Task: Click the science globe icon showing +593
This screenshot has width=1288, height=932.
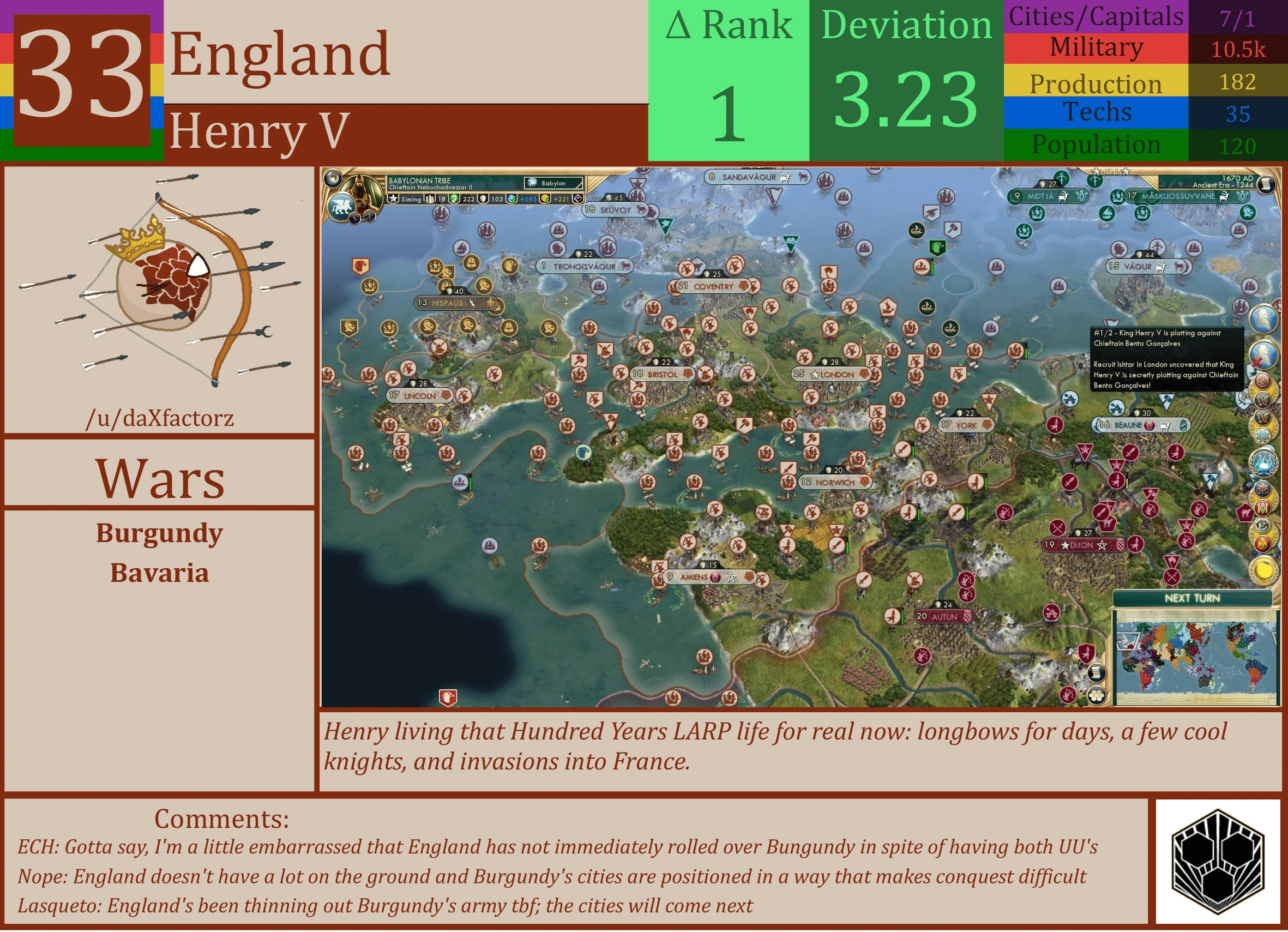Action: click(511, 200)
